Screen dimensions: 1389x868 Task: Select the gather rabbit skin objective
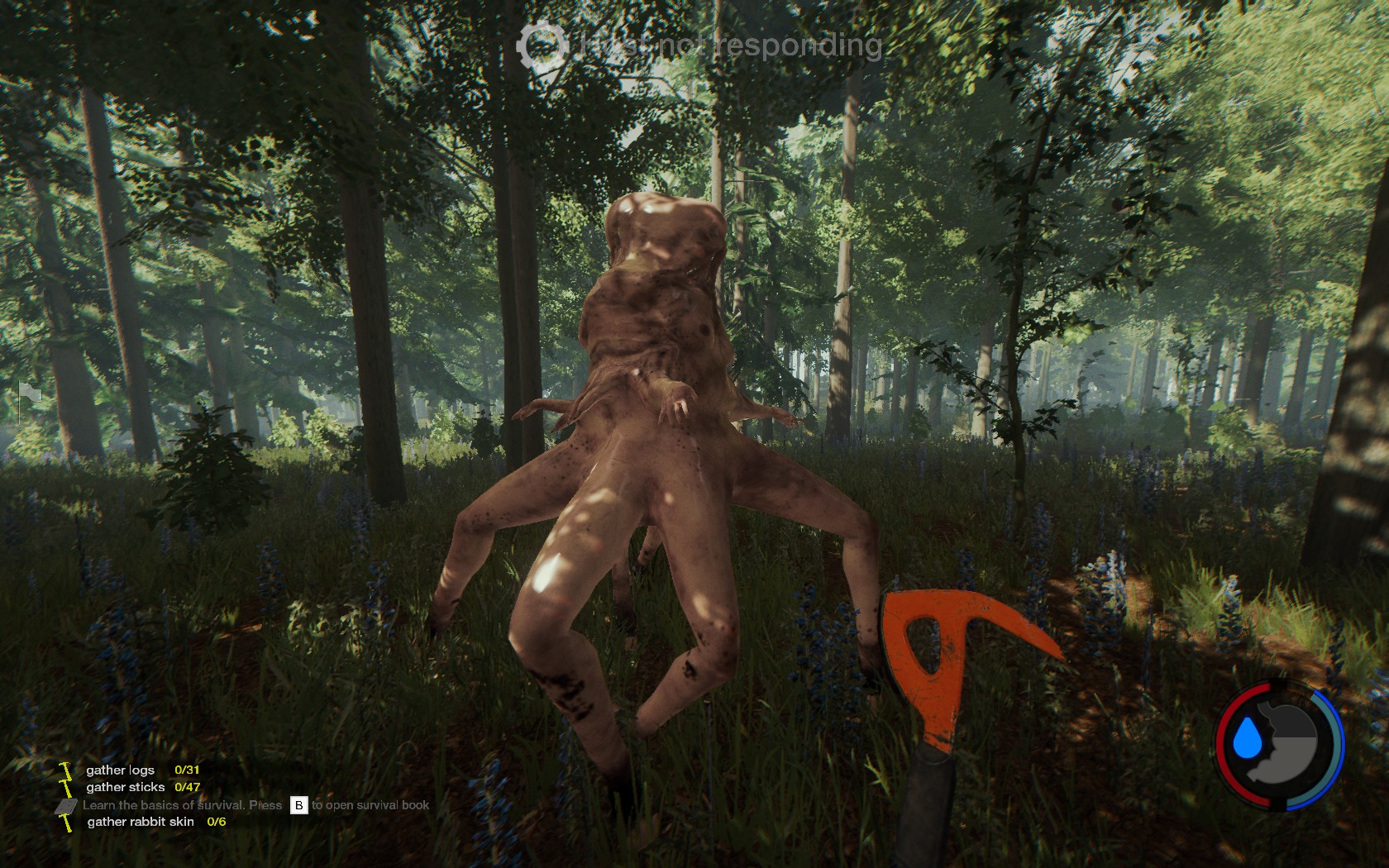(141, 822)
